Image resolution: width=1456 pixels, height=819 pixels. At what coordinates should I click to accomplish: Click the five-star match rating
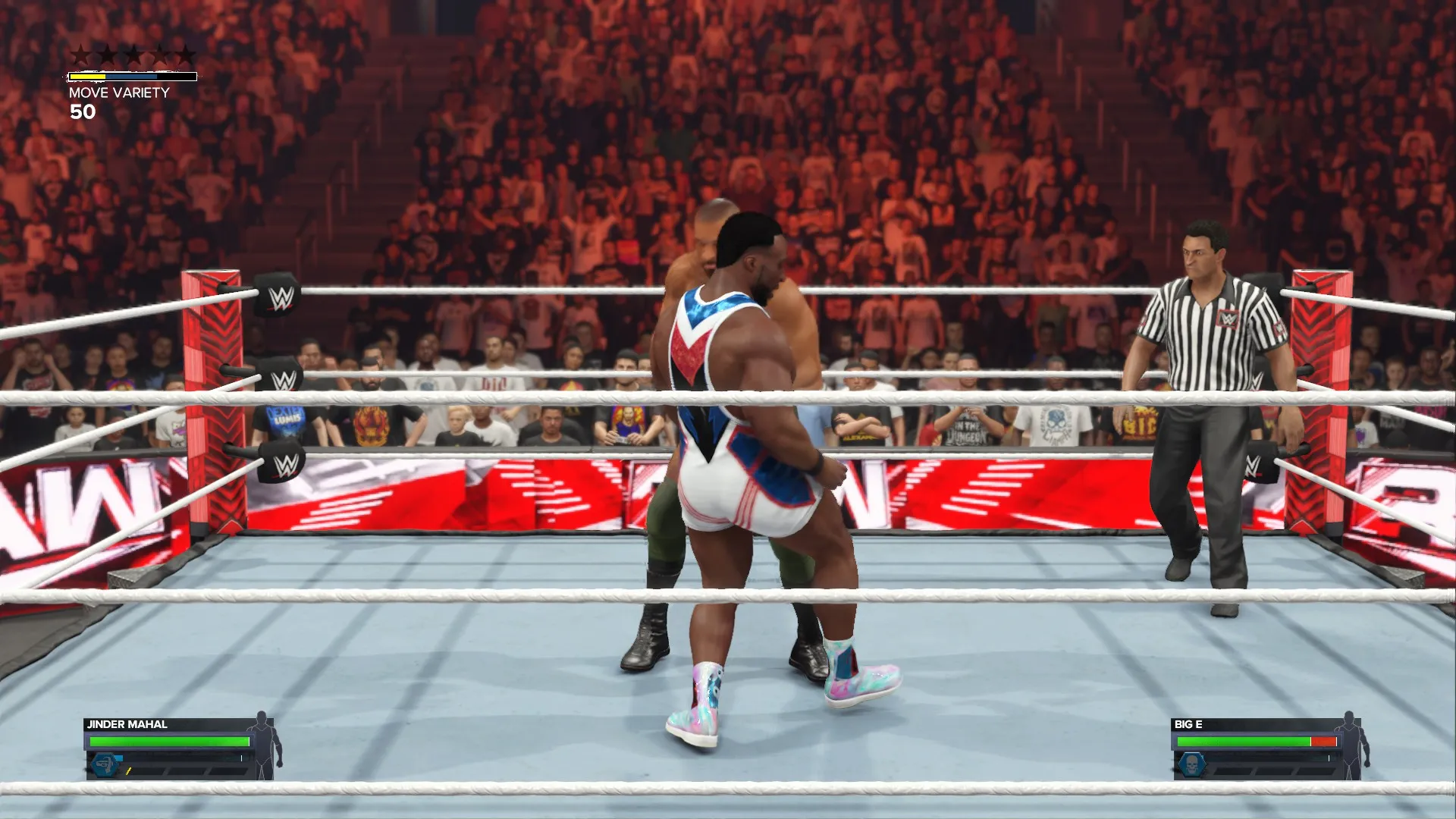133,55
